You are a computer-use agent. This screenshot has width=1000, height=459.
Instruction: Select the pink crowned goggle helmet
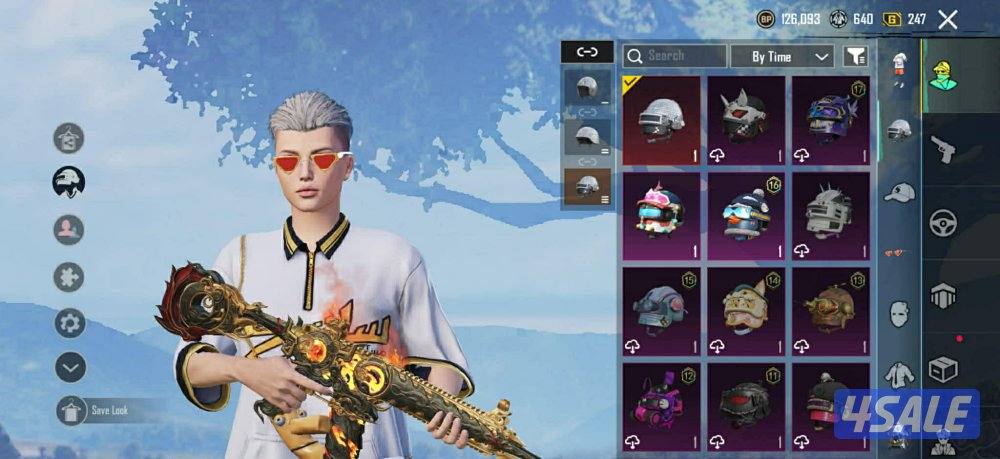pos(661,213)
